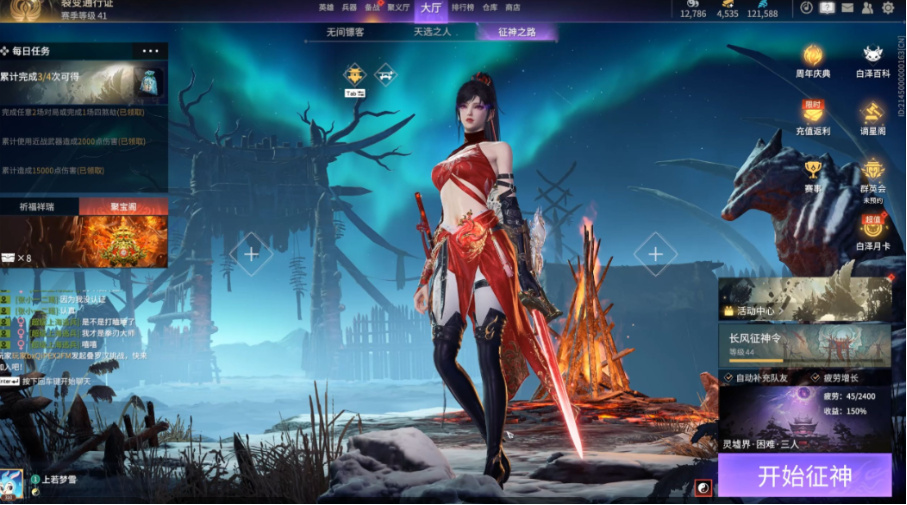This screenshot has height=505, width=907.
Task: Select the 天选之人 mode tab
Action: [432, 32]
